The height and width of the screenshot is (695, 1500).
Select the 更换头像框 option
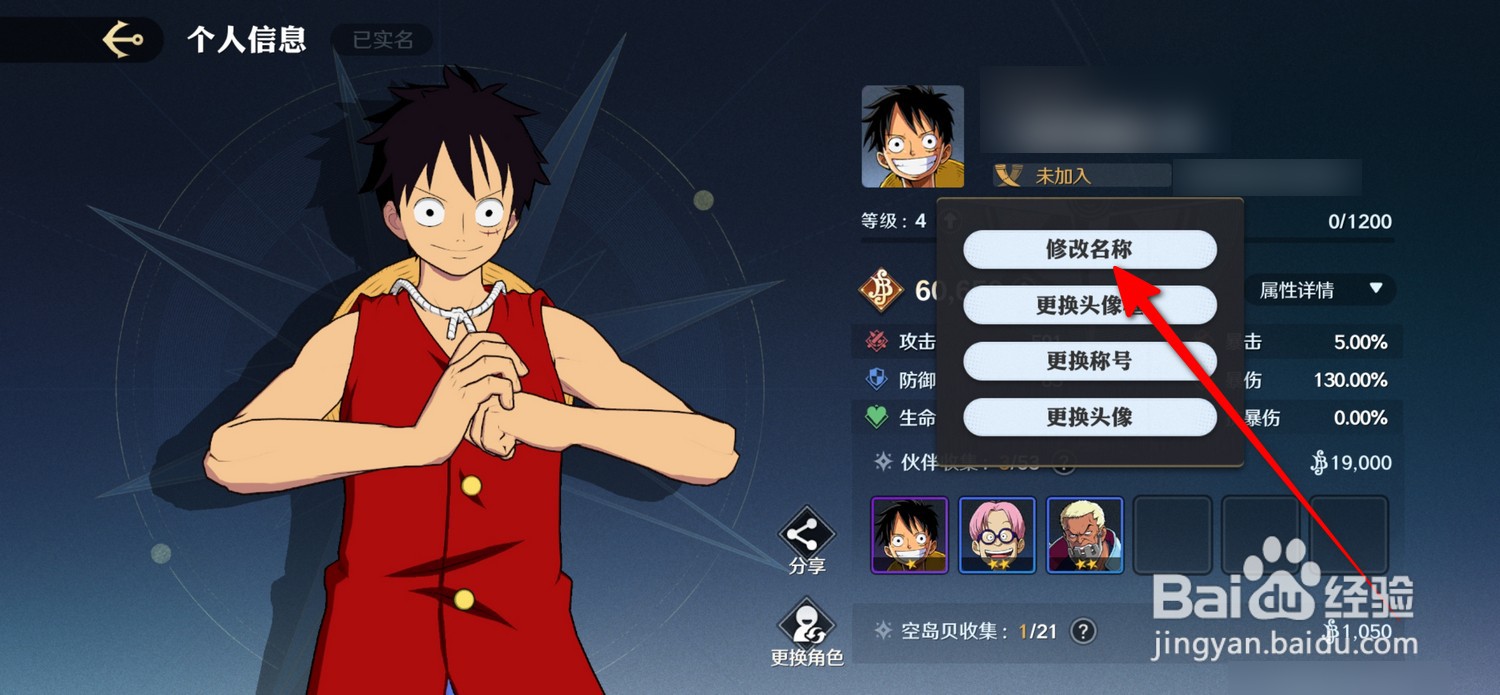tap(1089, 305)
